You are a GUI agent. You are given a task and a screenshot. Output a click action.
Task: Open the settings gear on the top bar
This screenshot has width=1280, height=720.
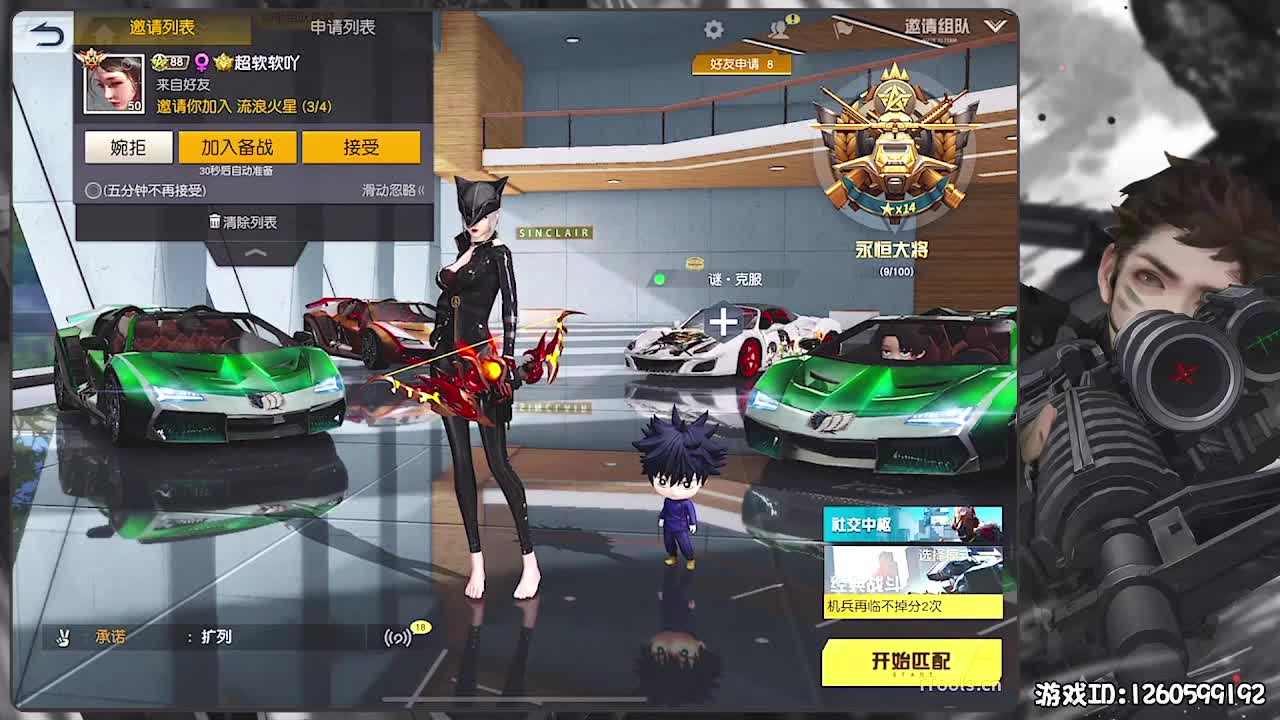coord(712,30)
